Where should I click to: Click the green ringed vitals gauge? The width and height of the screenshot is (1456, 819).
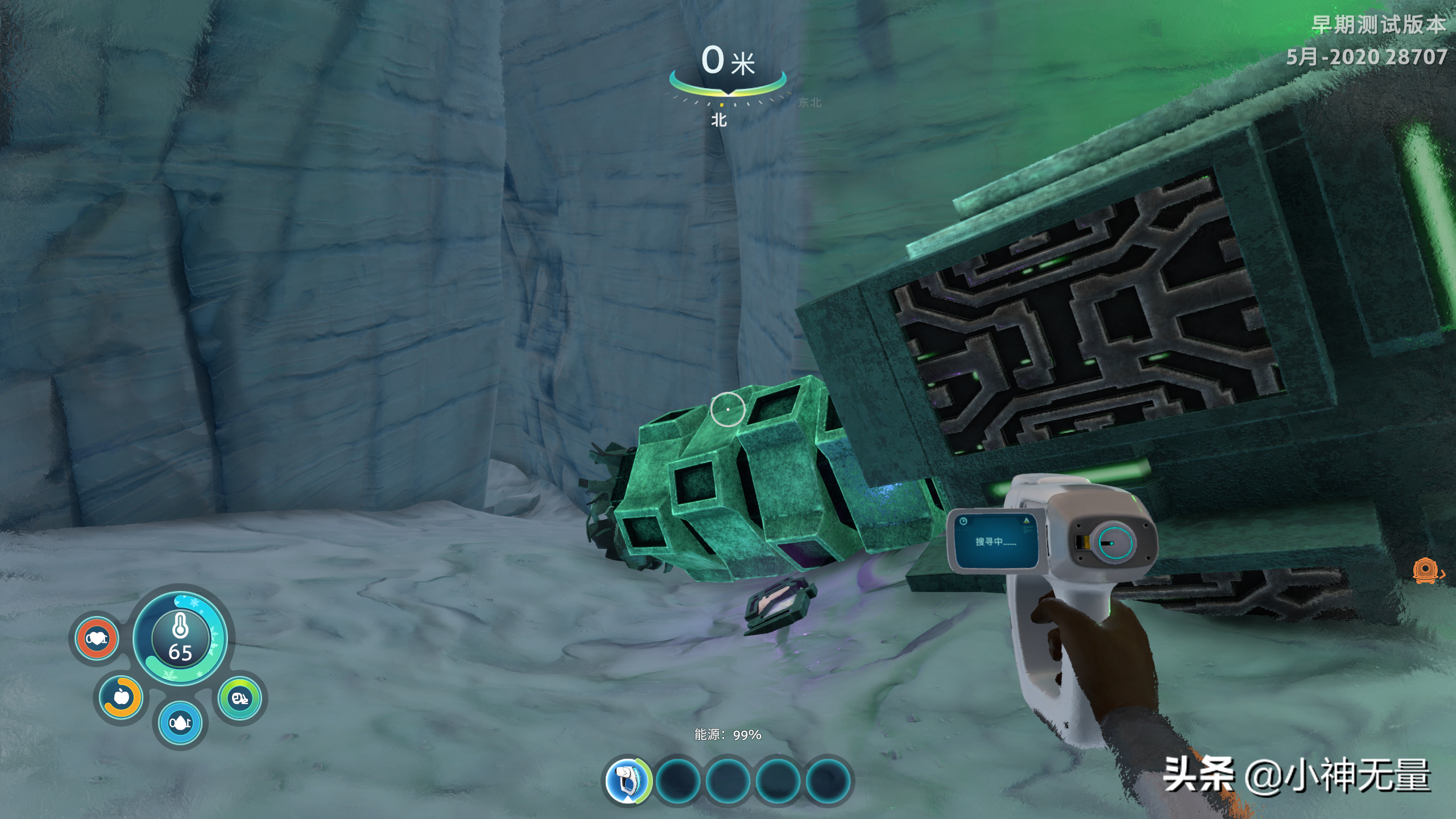pos(240,698)
